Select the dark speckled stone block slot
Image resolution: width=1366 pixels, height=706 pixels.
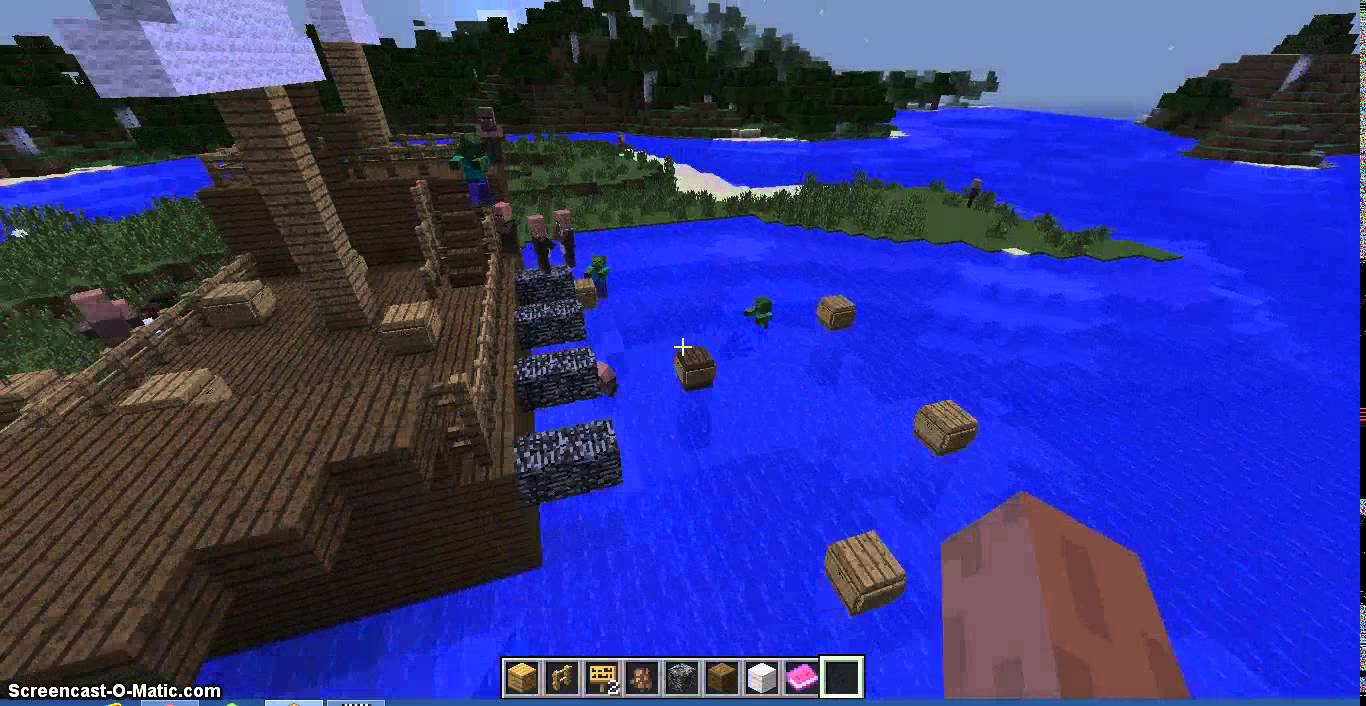pyautogui.click(x=682, y=678)
